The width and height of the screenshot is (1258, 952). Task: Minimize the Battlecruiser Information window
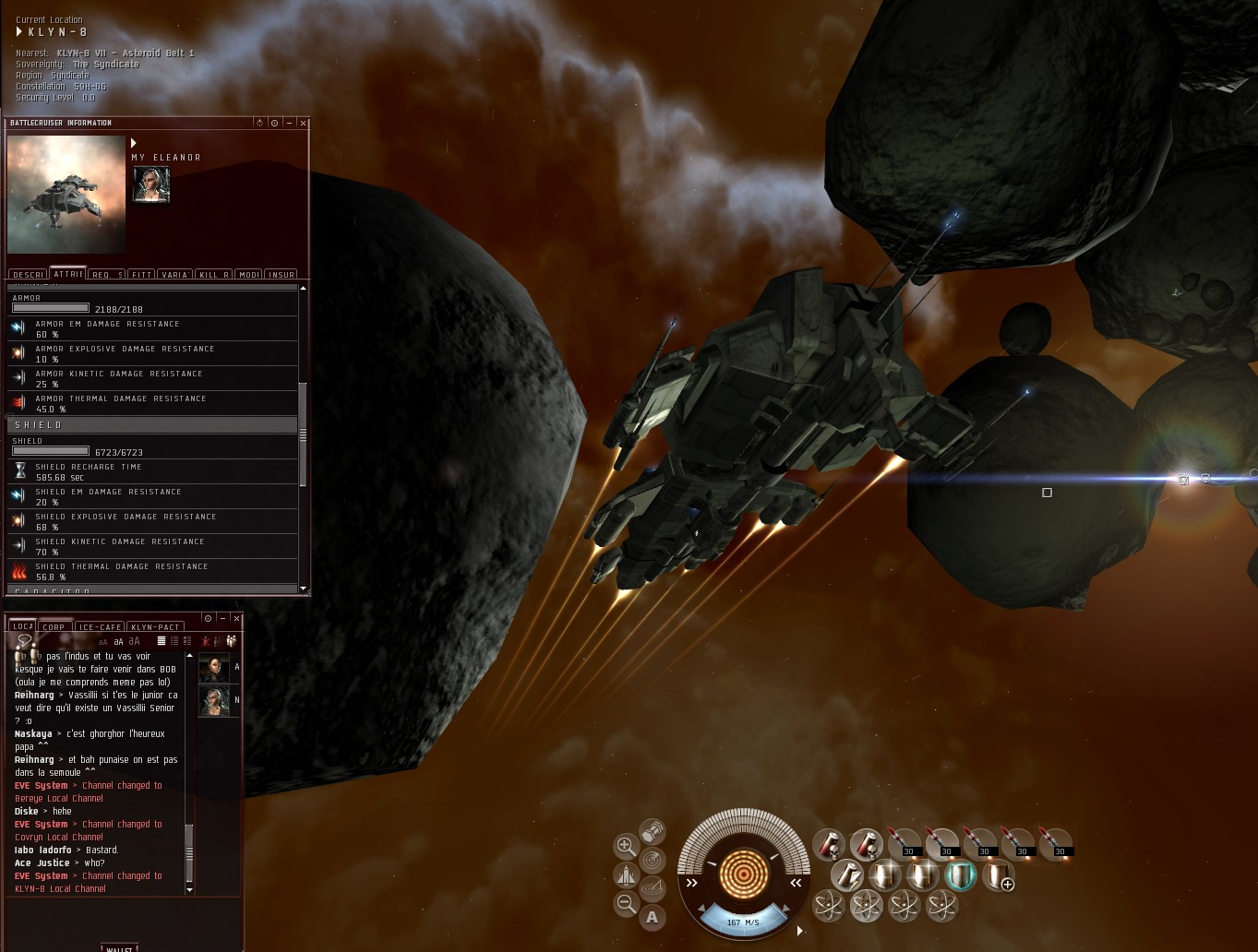coord(289,123)
